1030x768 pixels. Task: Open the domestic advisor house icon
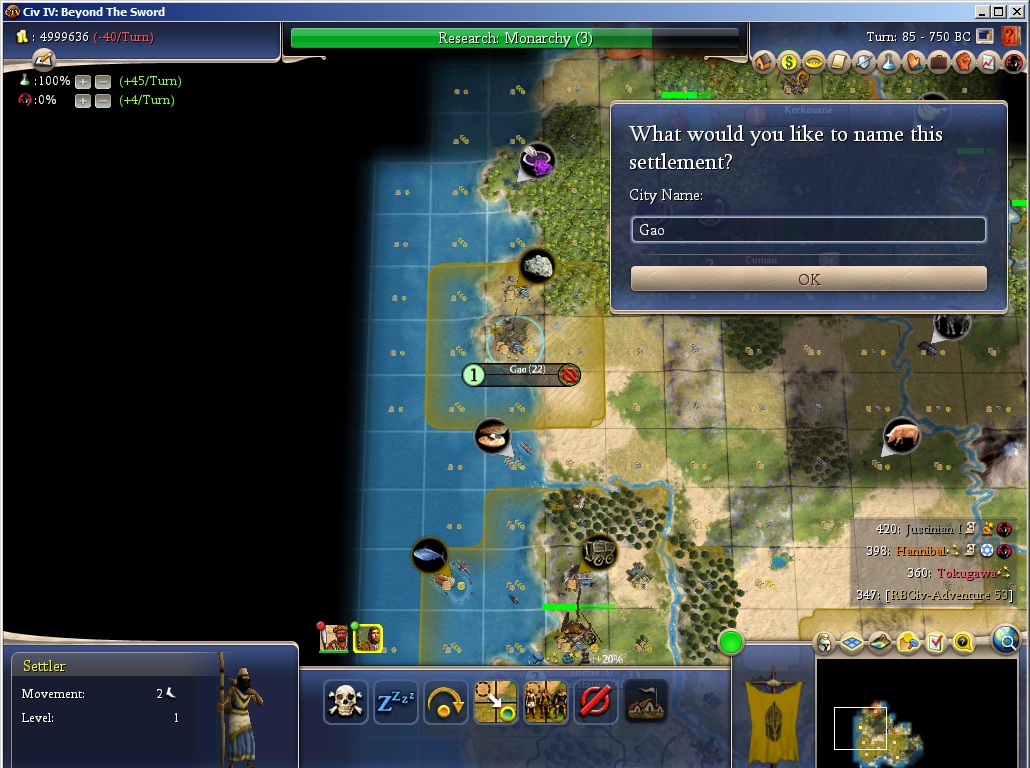pos(764,62)
